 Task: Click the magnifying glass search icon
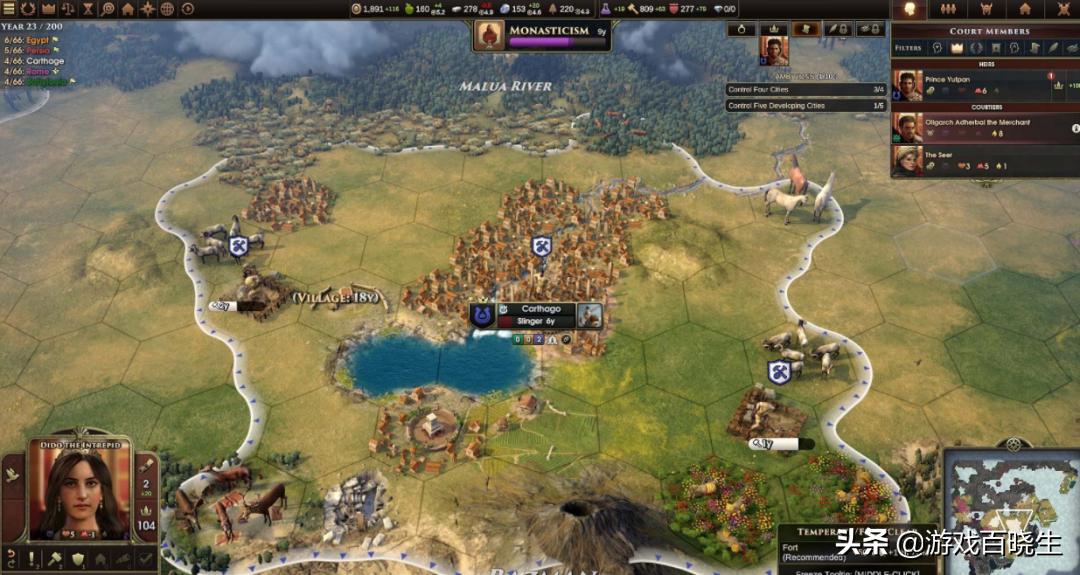(x=108, y=9)
